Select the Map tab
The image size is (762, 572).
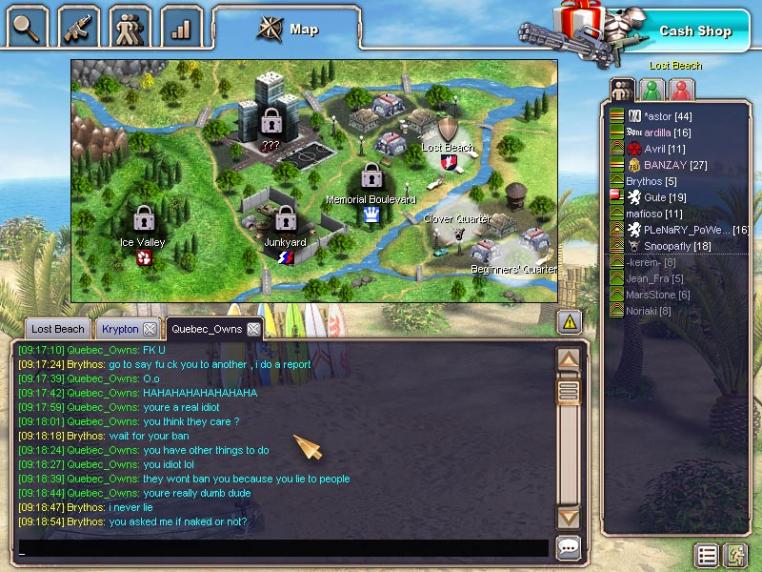288,29
